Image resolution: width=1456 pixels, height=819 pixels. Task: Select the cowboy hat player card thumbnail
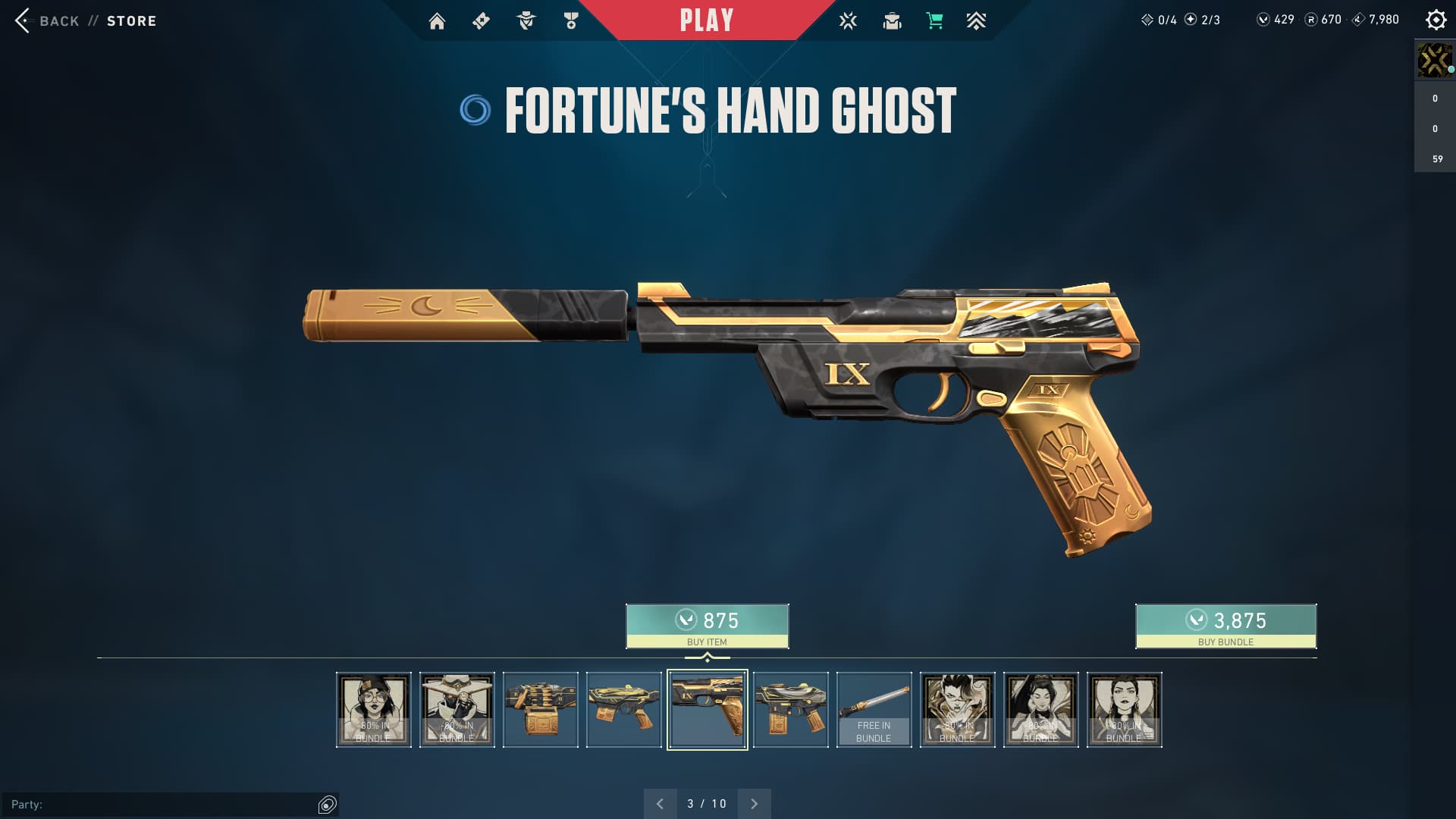click(x=457, y=710)
